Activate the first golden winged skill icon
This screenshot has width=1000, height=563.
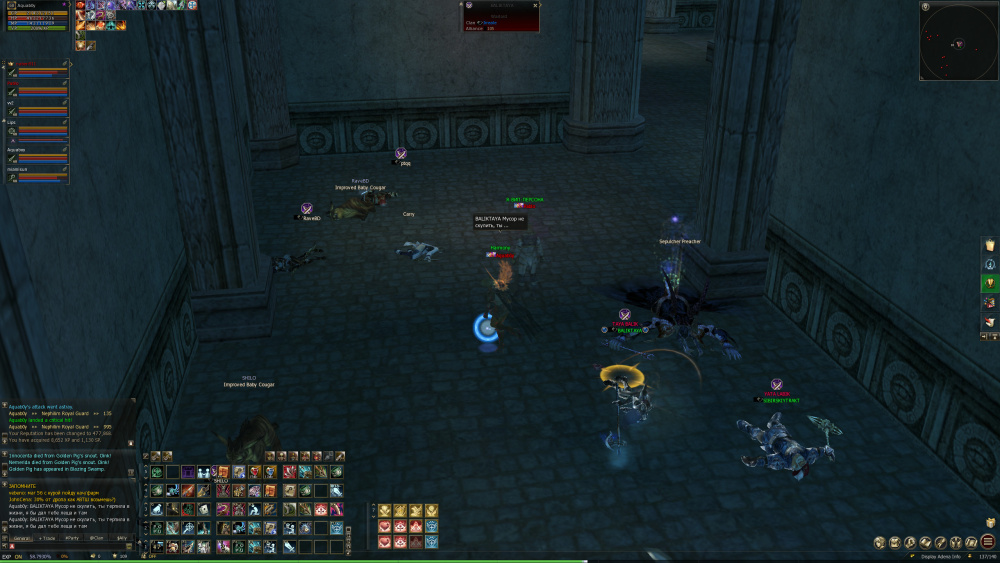point(384,511)
